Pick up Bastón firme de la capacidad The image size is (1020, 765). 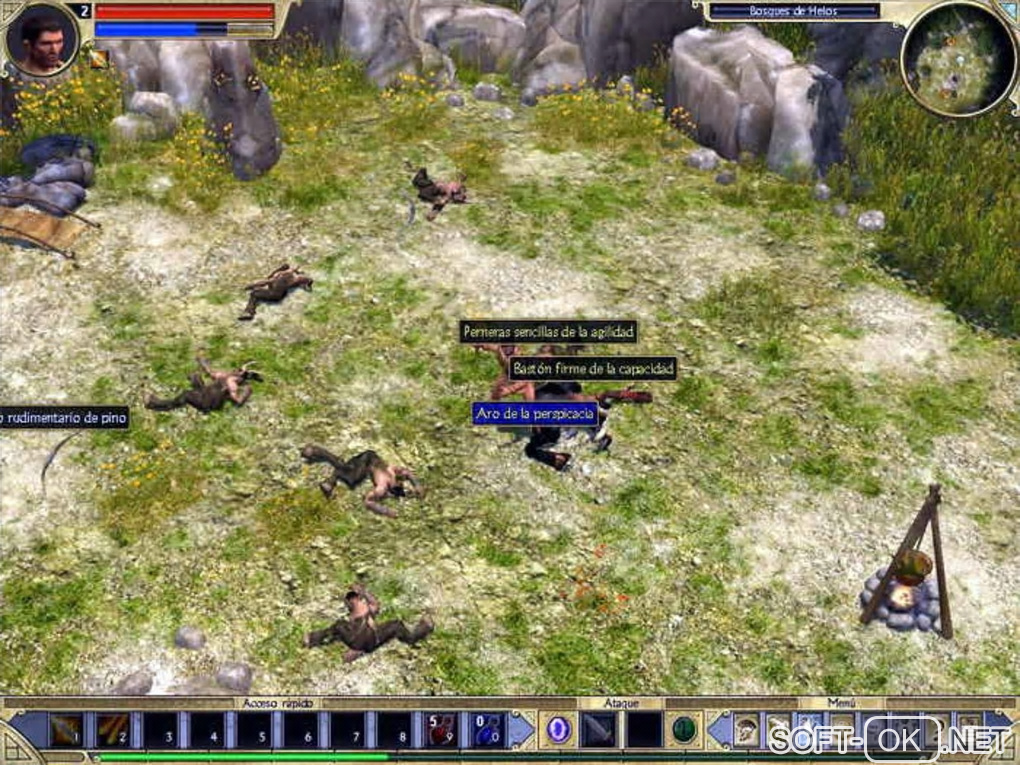[593, 369]
